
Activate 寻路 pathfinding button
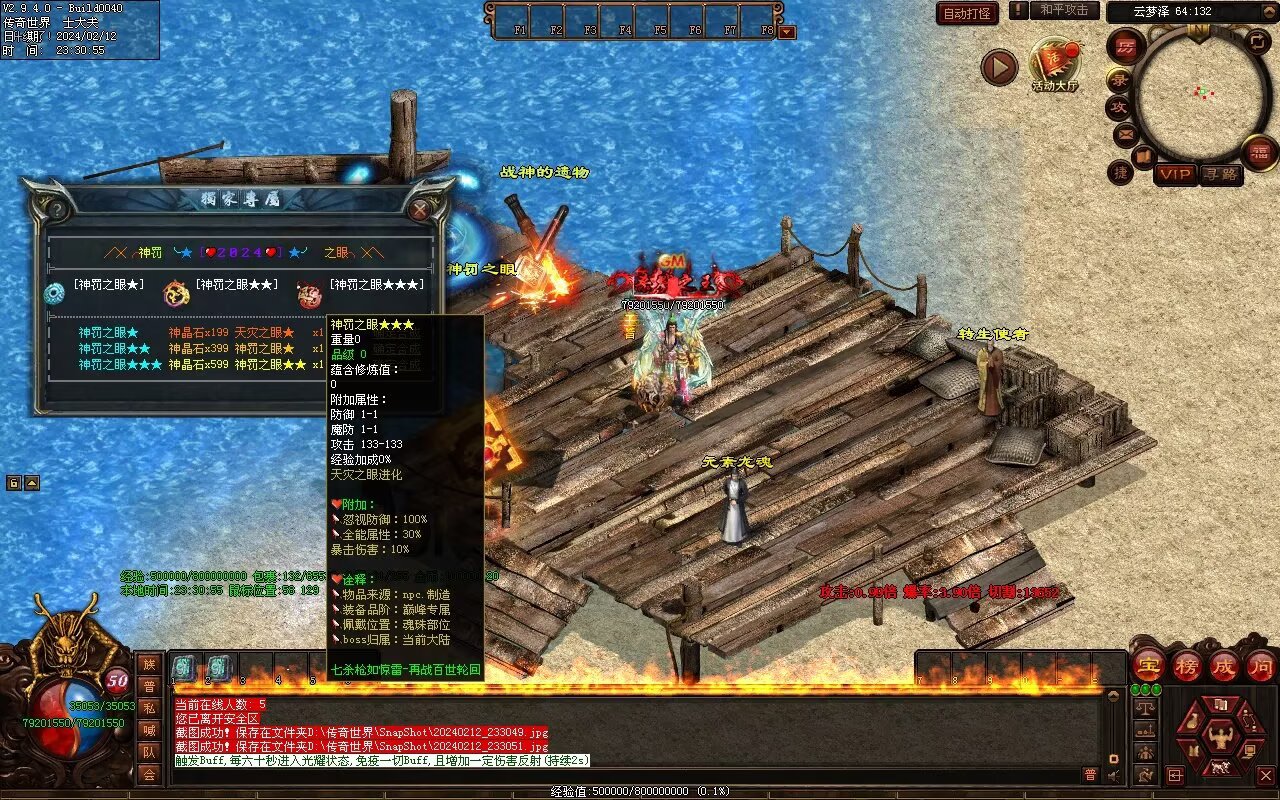pyautogui.click(x=1219, y=174)
